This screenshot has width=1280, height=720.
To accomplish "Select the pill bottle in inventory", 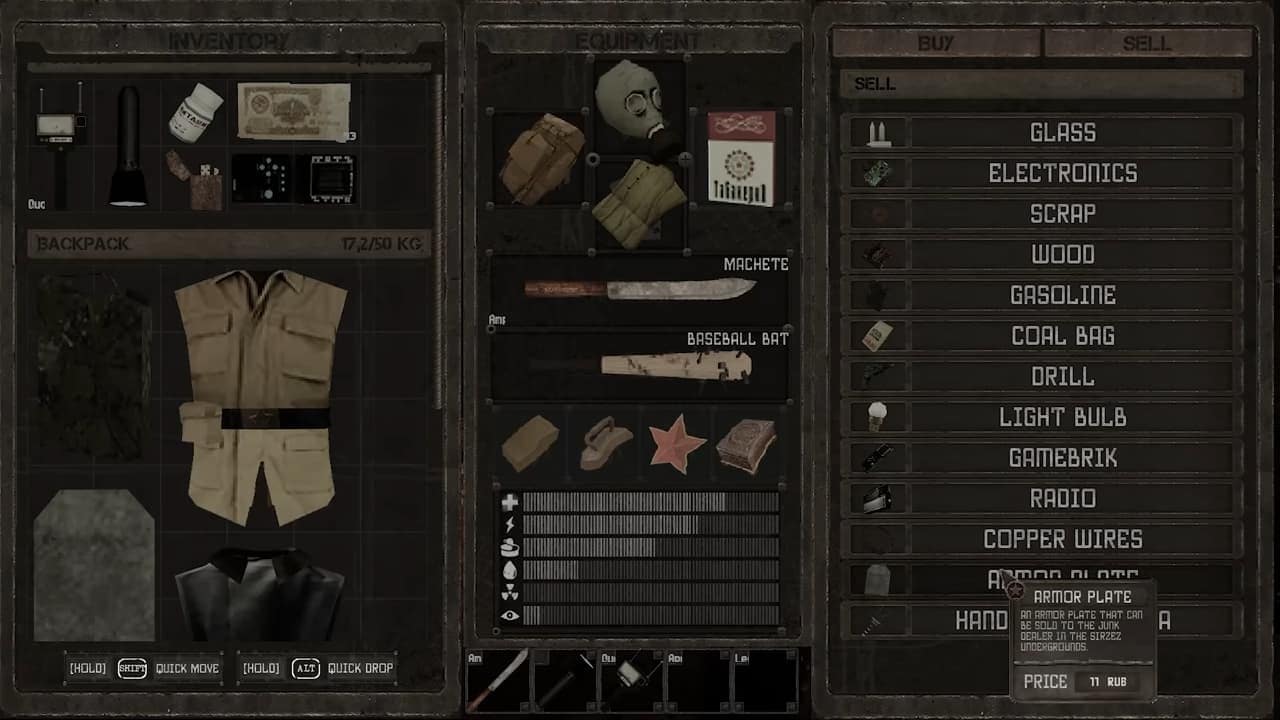I will 196,111.
